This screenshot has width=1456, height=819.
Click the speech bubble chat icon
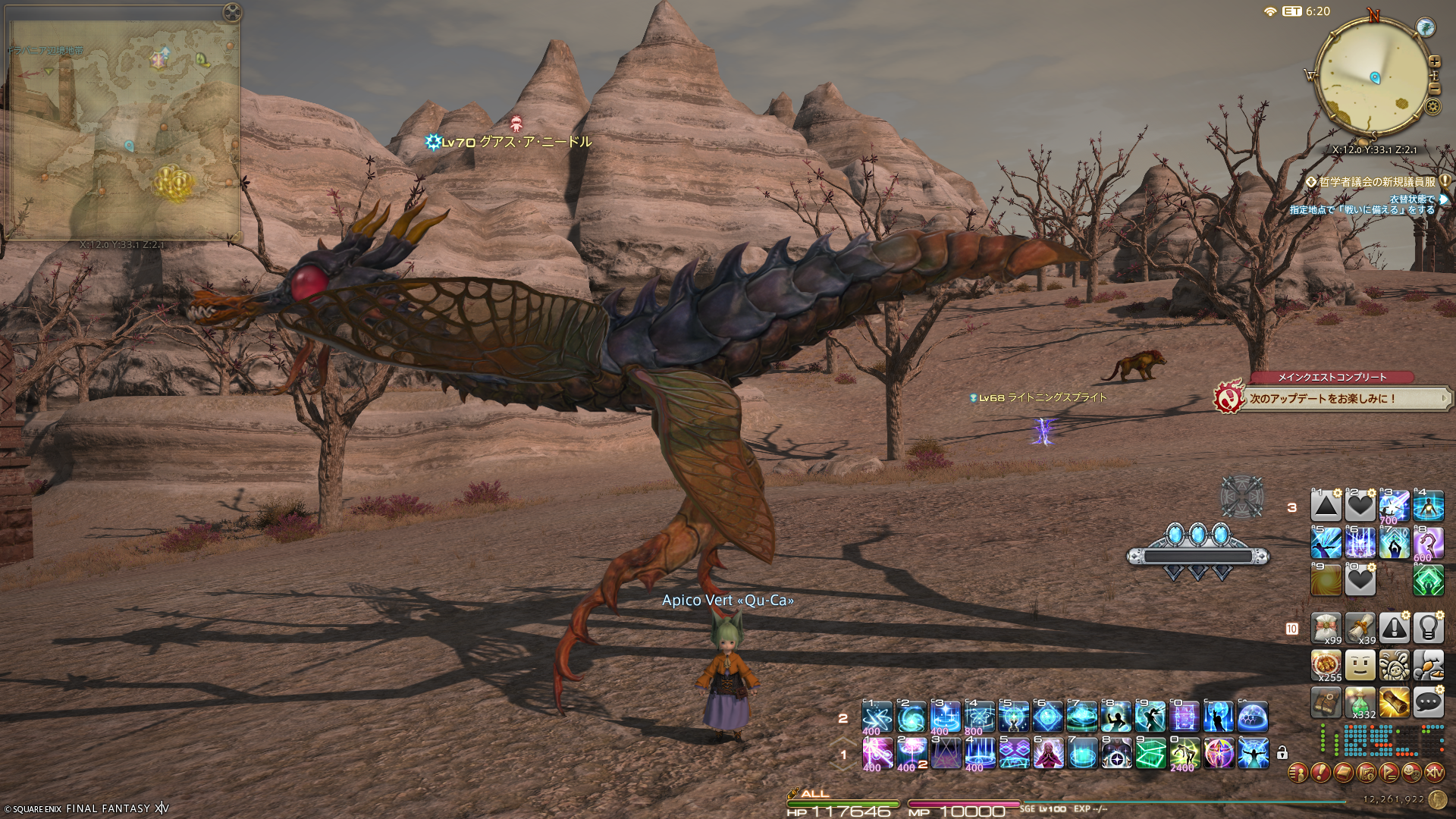(1428, 702)
